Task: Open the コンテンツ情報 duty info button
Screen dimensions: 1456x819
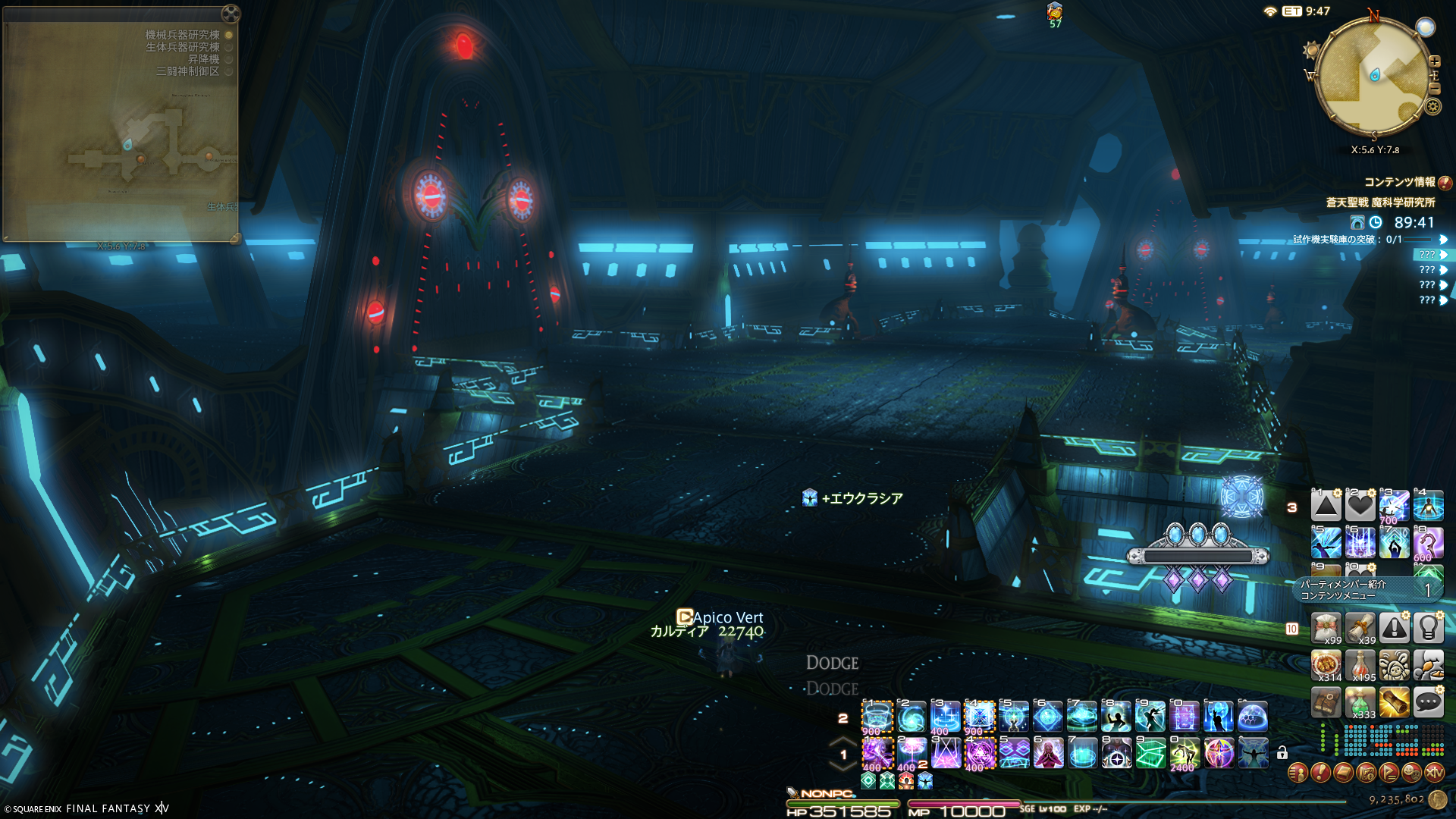Action: pyautogui.click(x=1445, y=183)
